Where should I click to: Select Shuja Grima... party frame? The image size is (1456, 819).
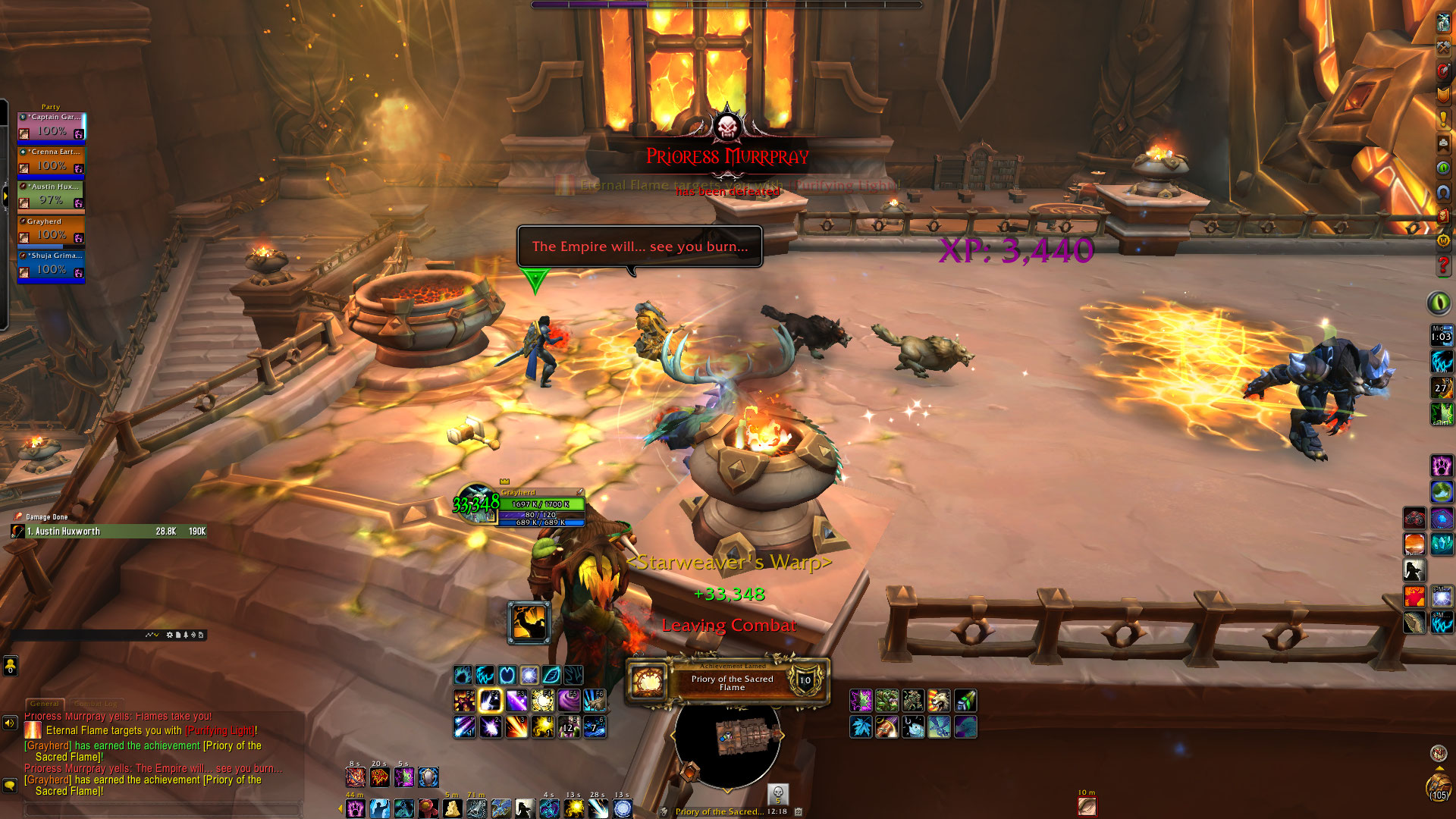click(x=52, y=265)
